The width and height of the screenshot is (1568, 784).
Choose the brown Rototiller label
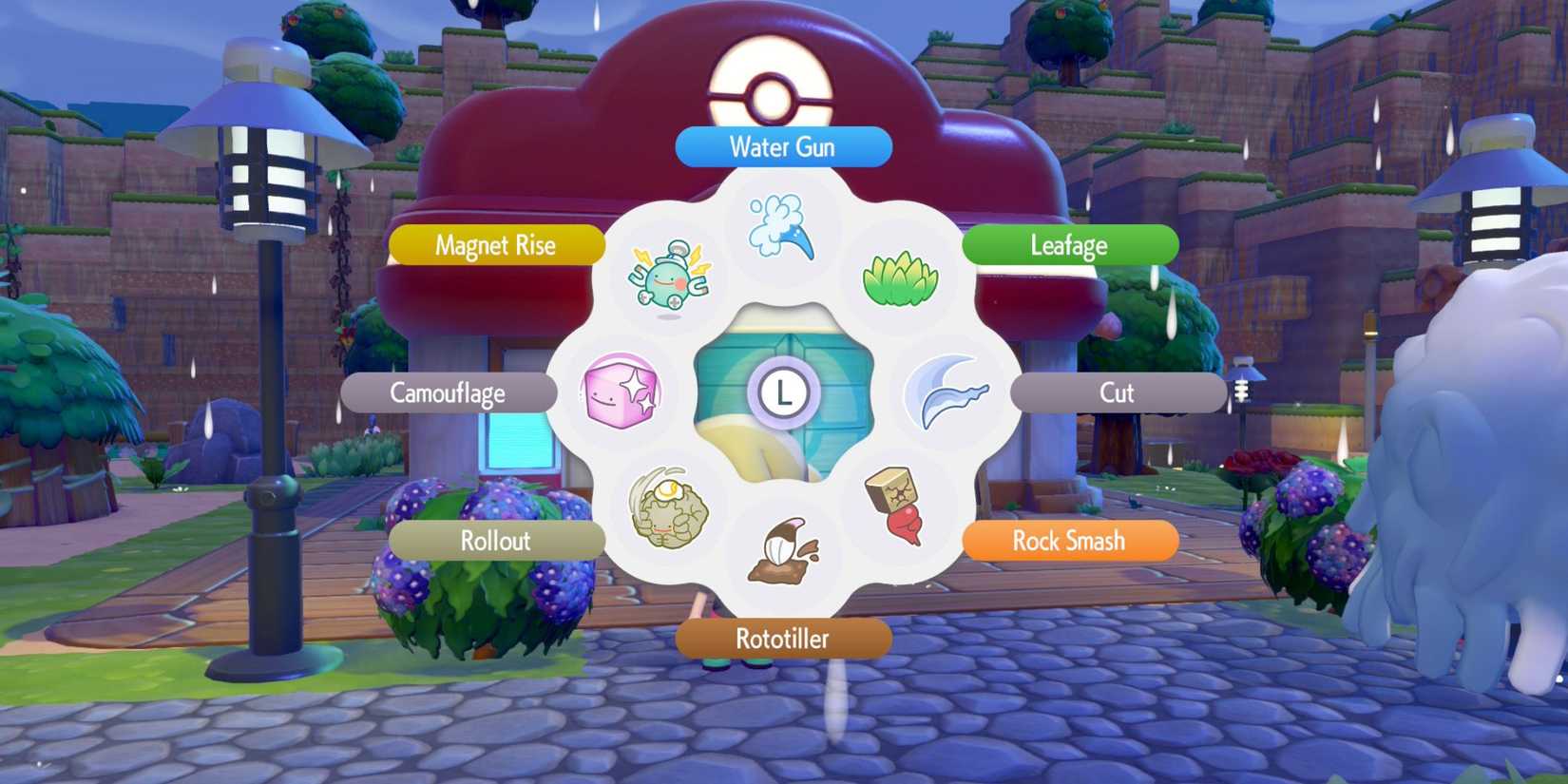click(x=782, y=639)
